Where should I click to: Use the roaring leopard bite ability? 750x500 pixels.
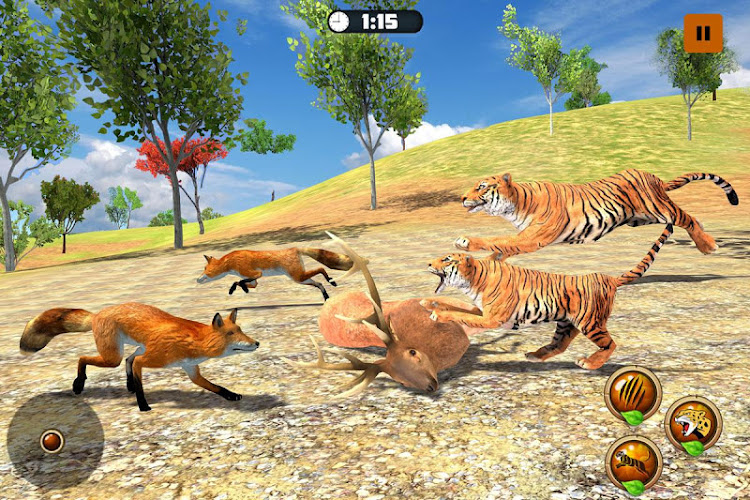click(693, 422)
